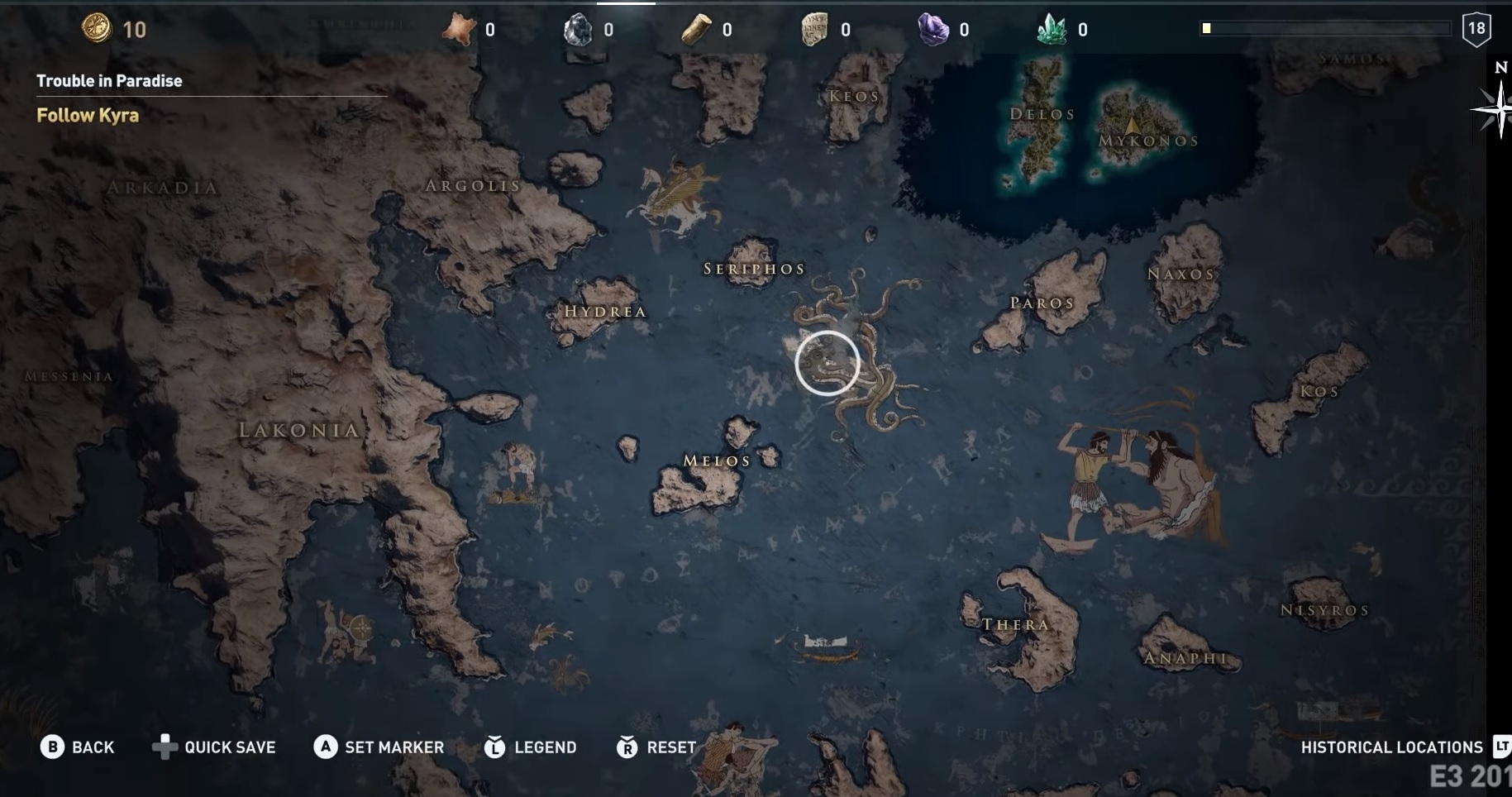Choose Quick Save in the bottom bar

[214, 747]
